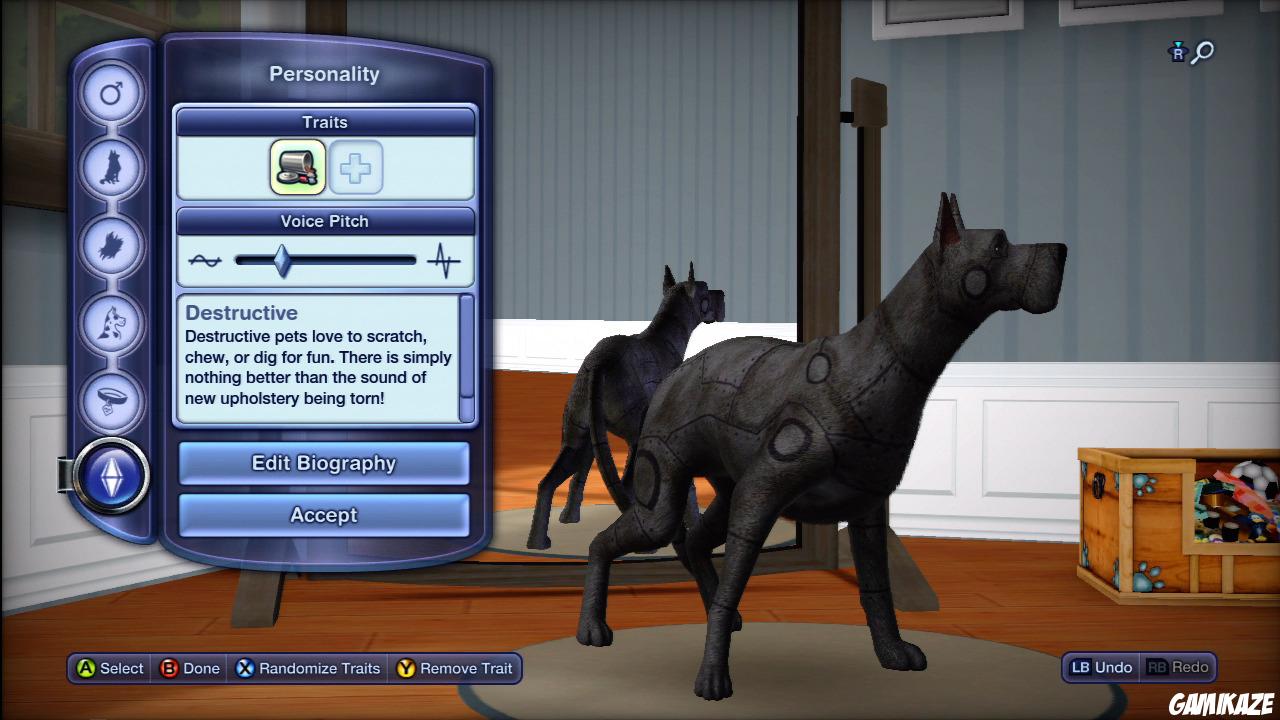Adjust the Voice Pitch slider handle

[x=281, y=259]
